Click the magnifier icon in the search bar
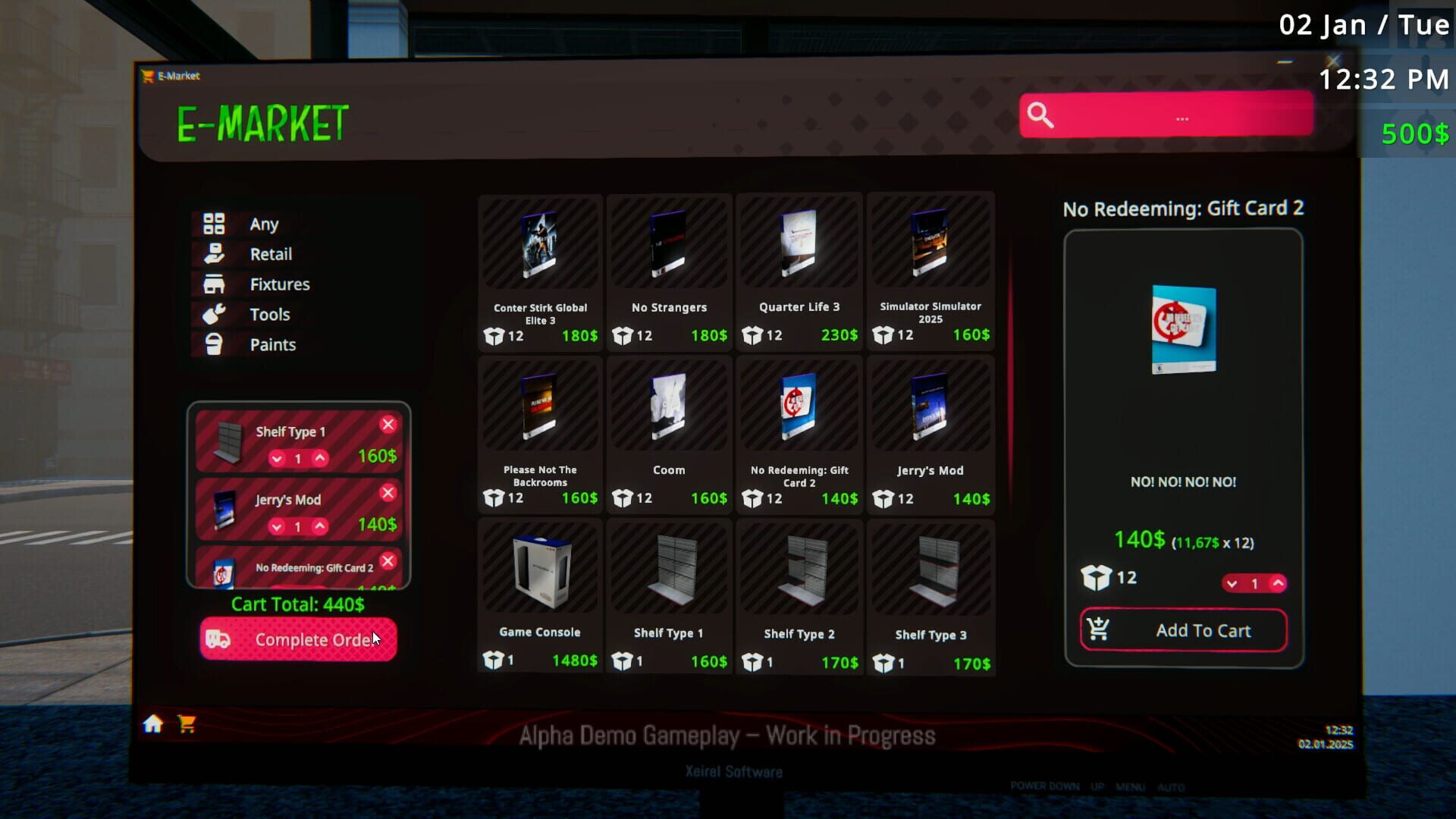The image size is (1456, 819). click(1040, 114)
